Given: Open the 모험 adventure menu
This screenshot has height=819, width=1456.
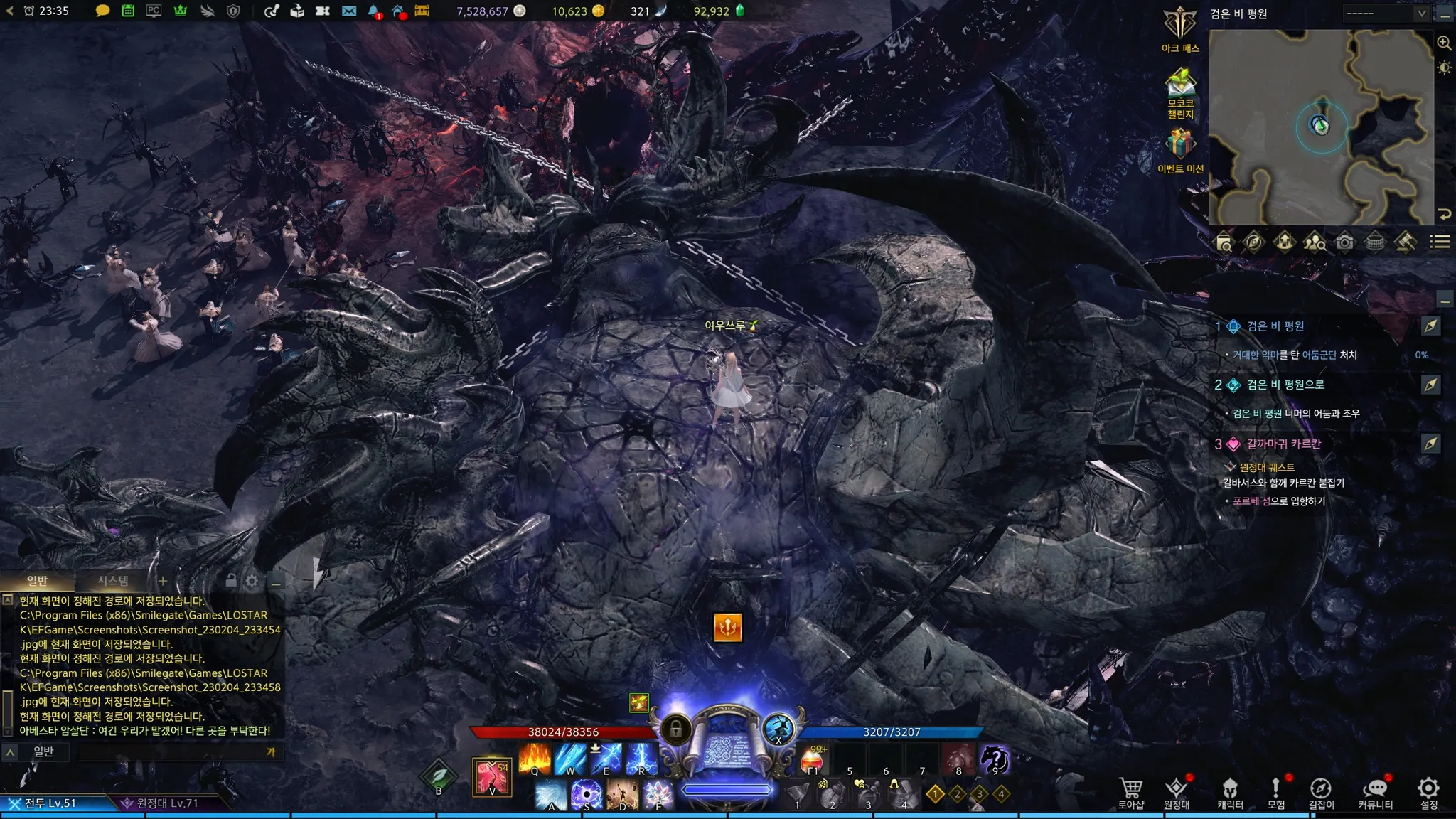Looking at the screenshot, I should tap(1276, 792).
